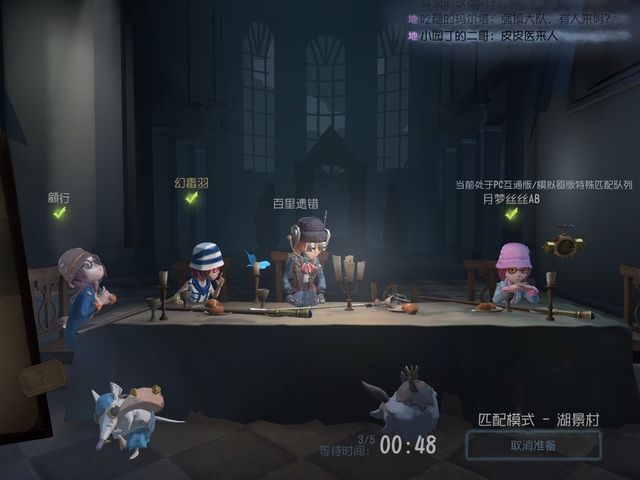Select the player name 幻毒羽

191,183
